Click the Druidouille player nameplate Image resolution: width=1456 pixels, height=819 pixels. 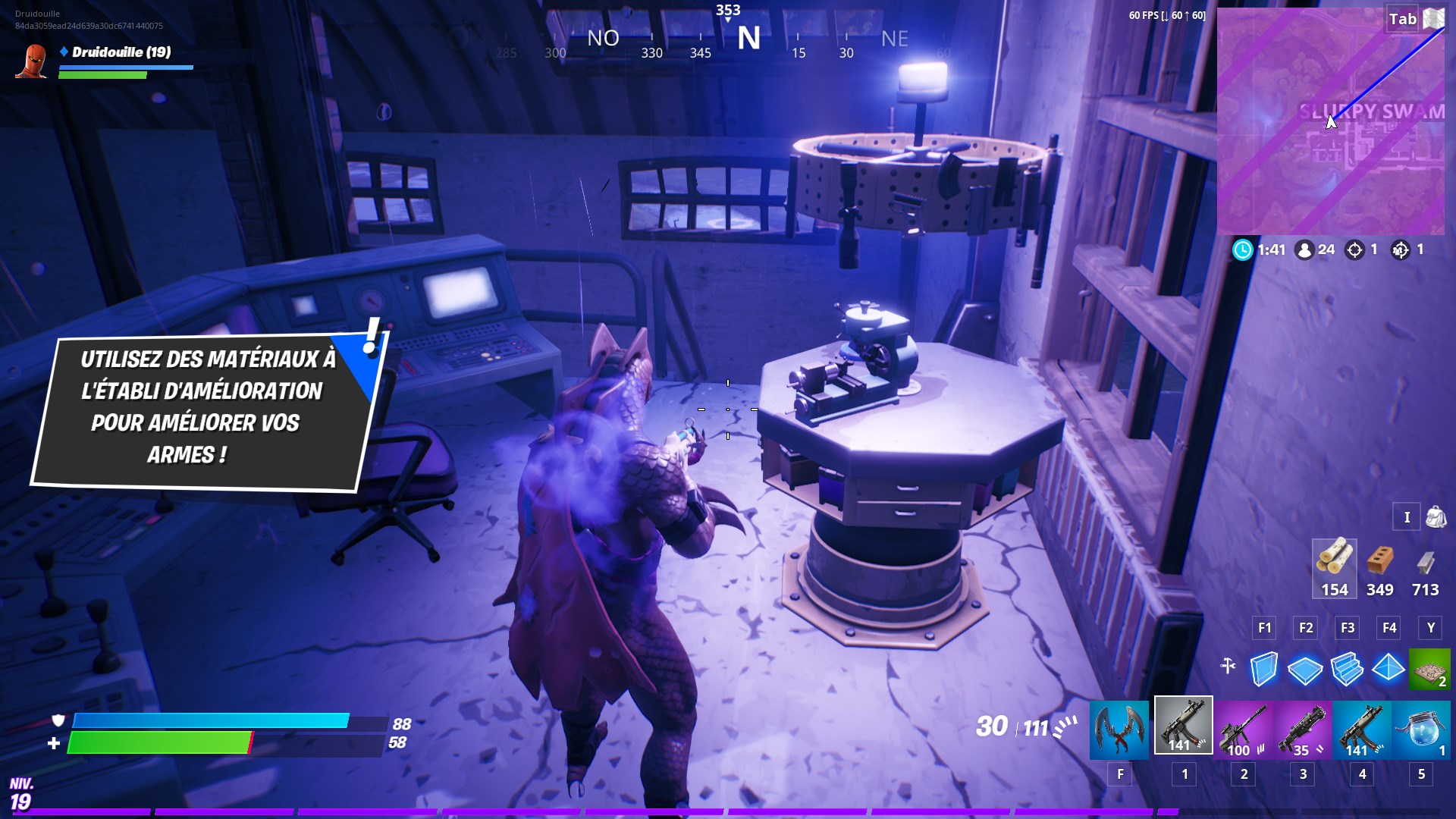click(x=121, y=53)
